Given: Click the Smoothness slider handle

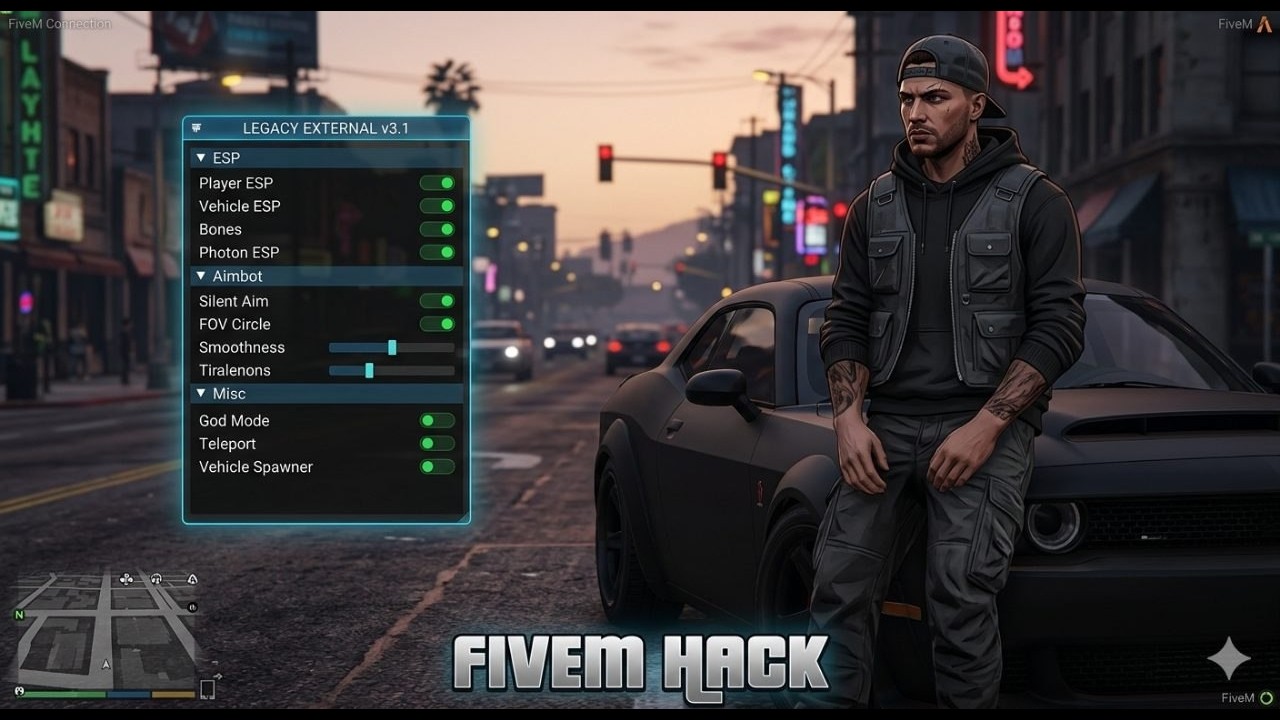Looking at the screenshot, I should [392, 347].
